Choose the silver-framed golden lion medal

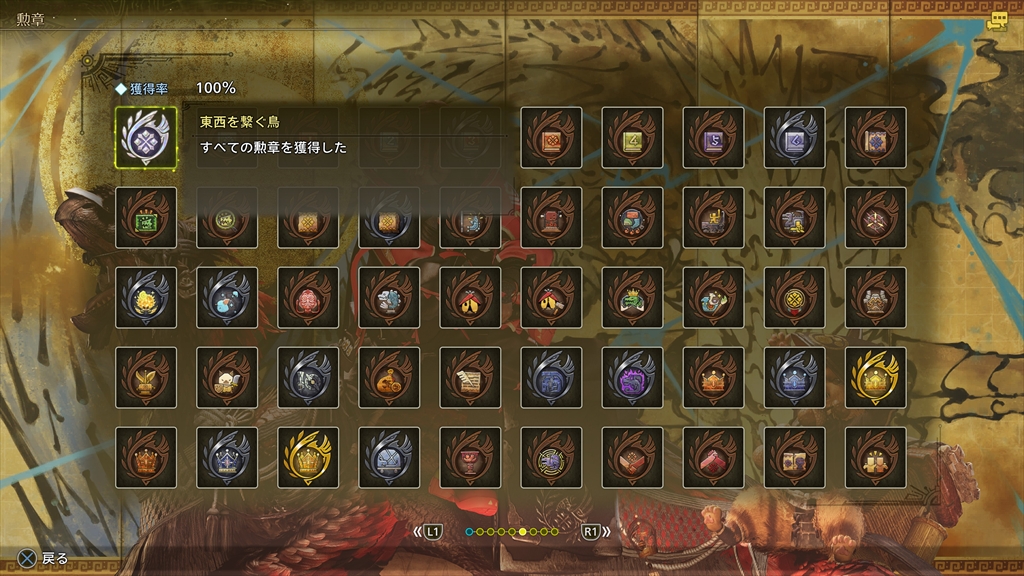146,297
